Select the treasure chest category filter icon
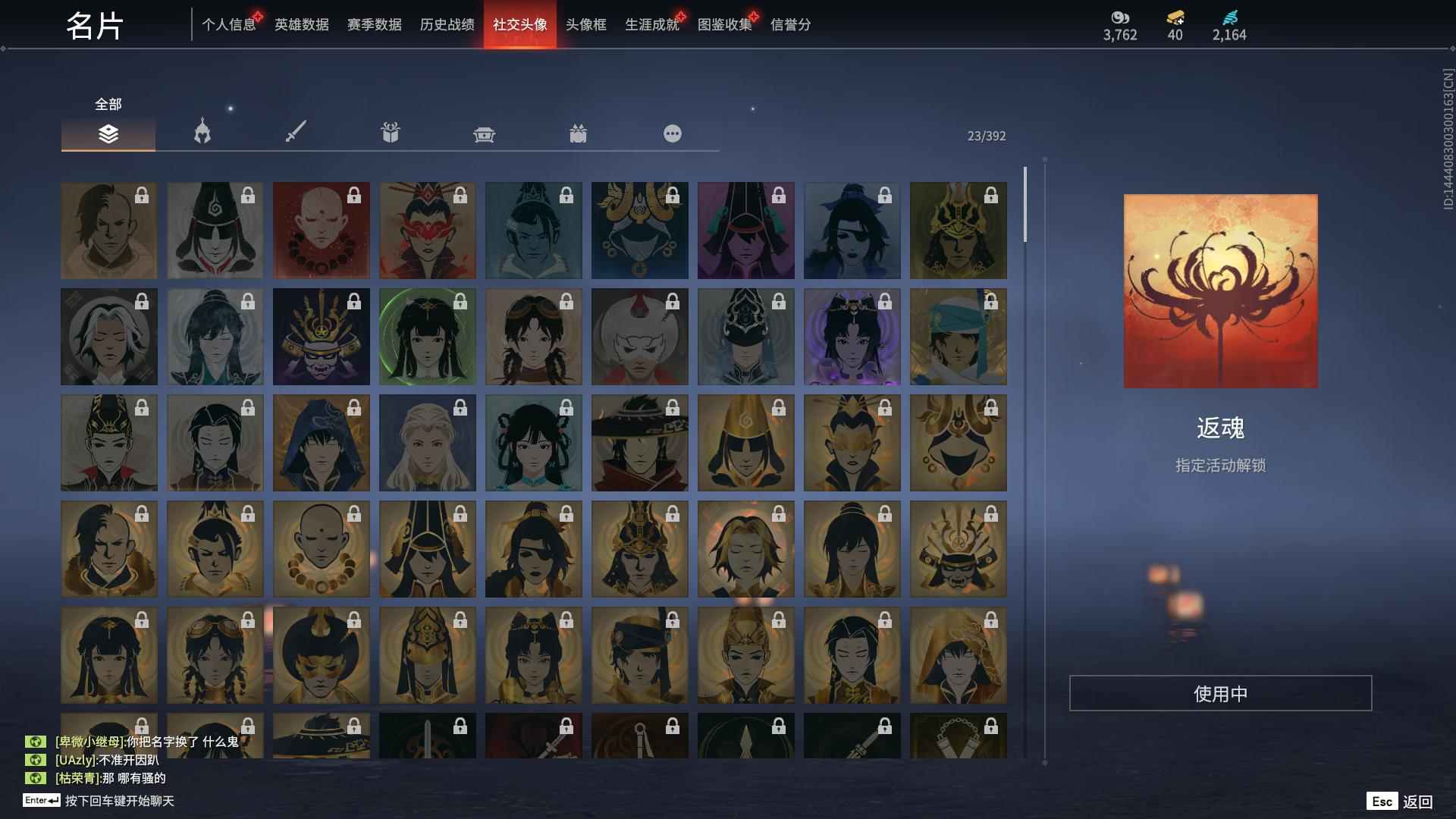The width and height of the screenshot is (1456, 819). pyautogui.click(x=485, y=132)
